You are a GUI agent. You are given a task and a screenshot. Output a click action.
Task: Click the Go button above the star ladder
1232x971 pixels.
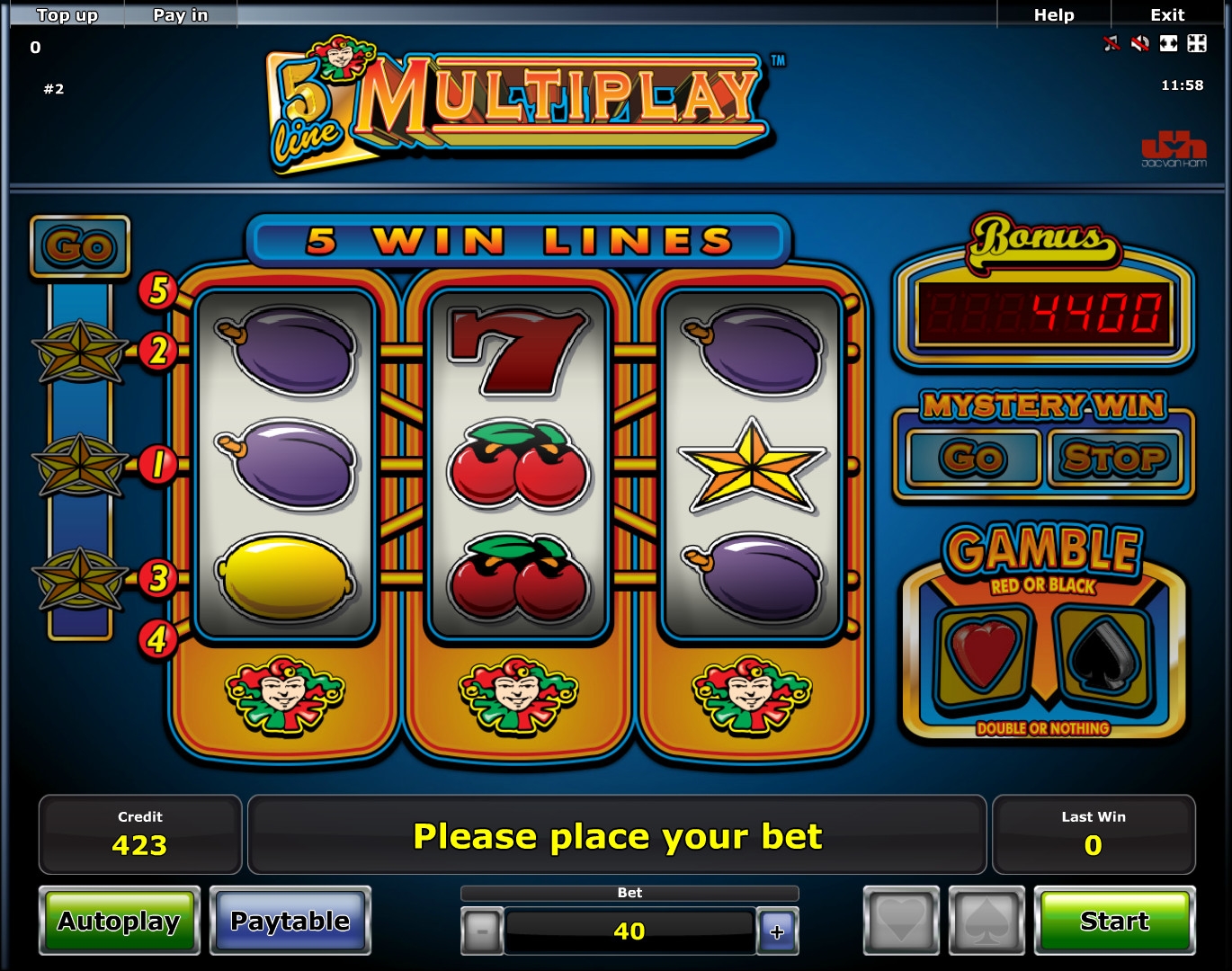click(x=80, y=246)
